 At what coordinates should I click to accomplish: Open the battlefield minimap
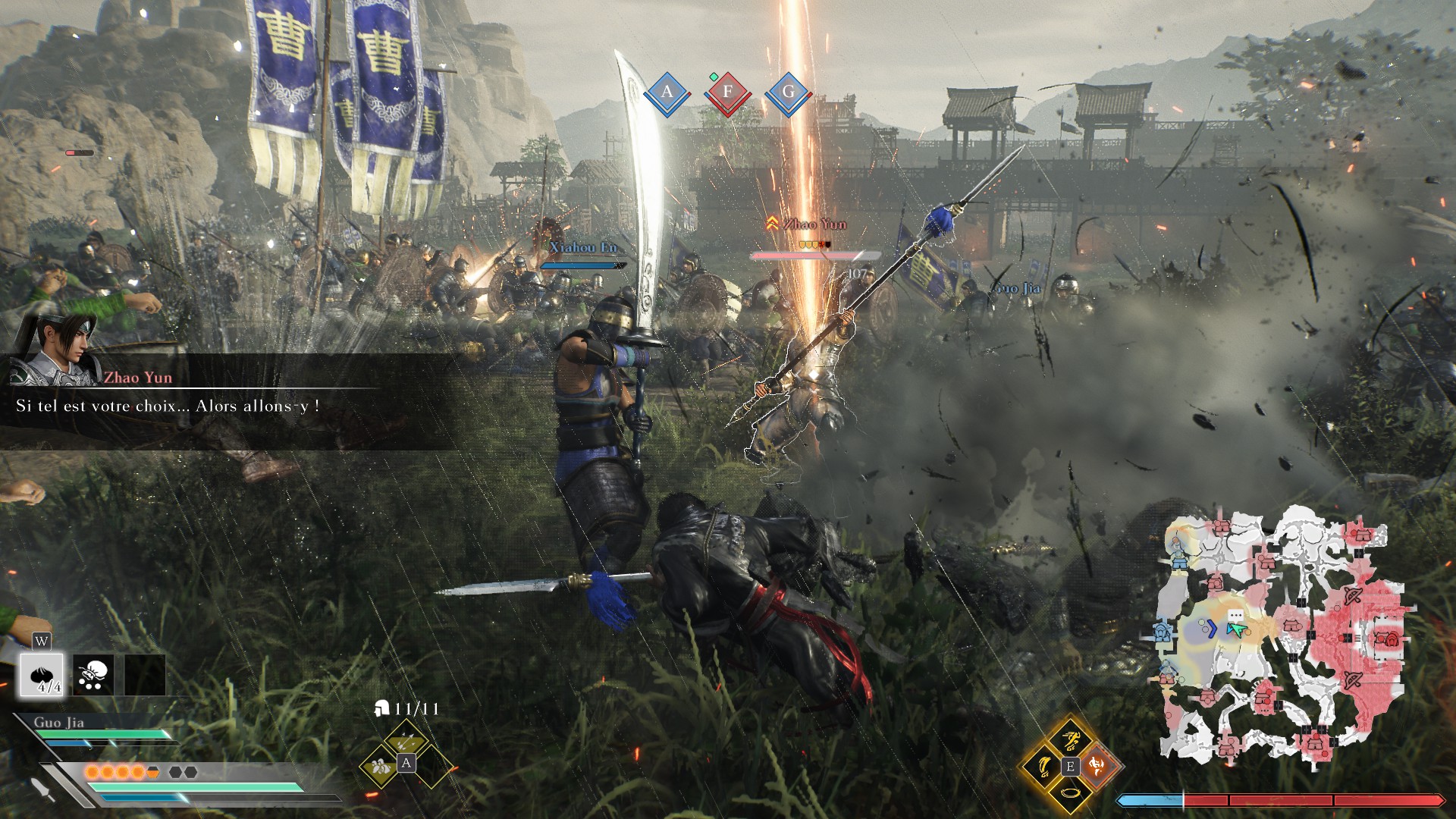(x=1282, y=637)
